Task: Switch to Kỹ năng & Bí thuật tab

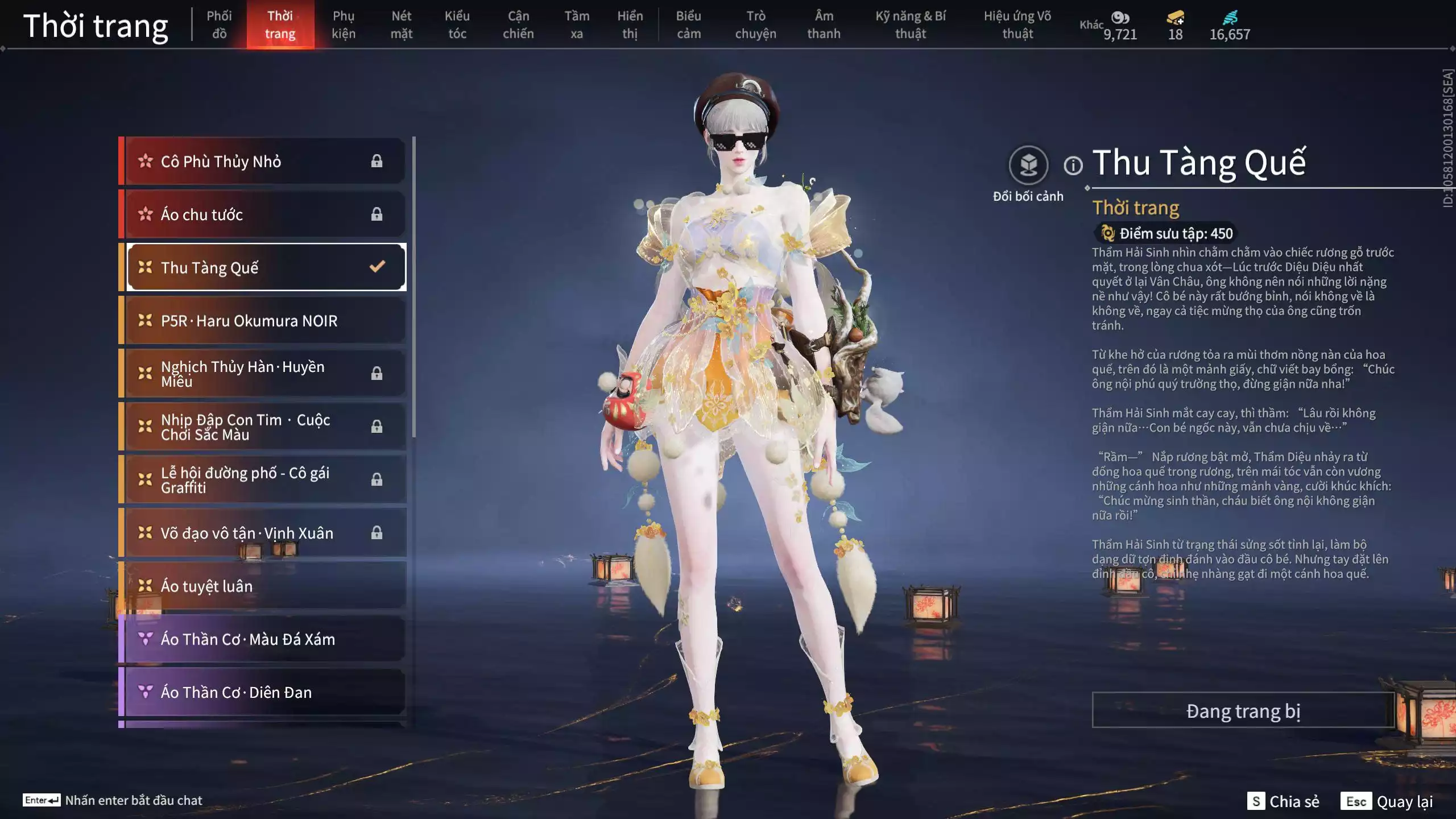Action: pyautogui.click(x=911, y=24)
